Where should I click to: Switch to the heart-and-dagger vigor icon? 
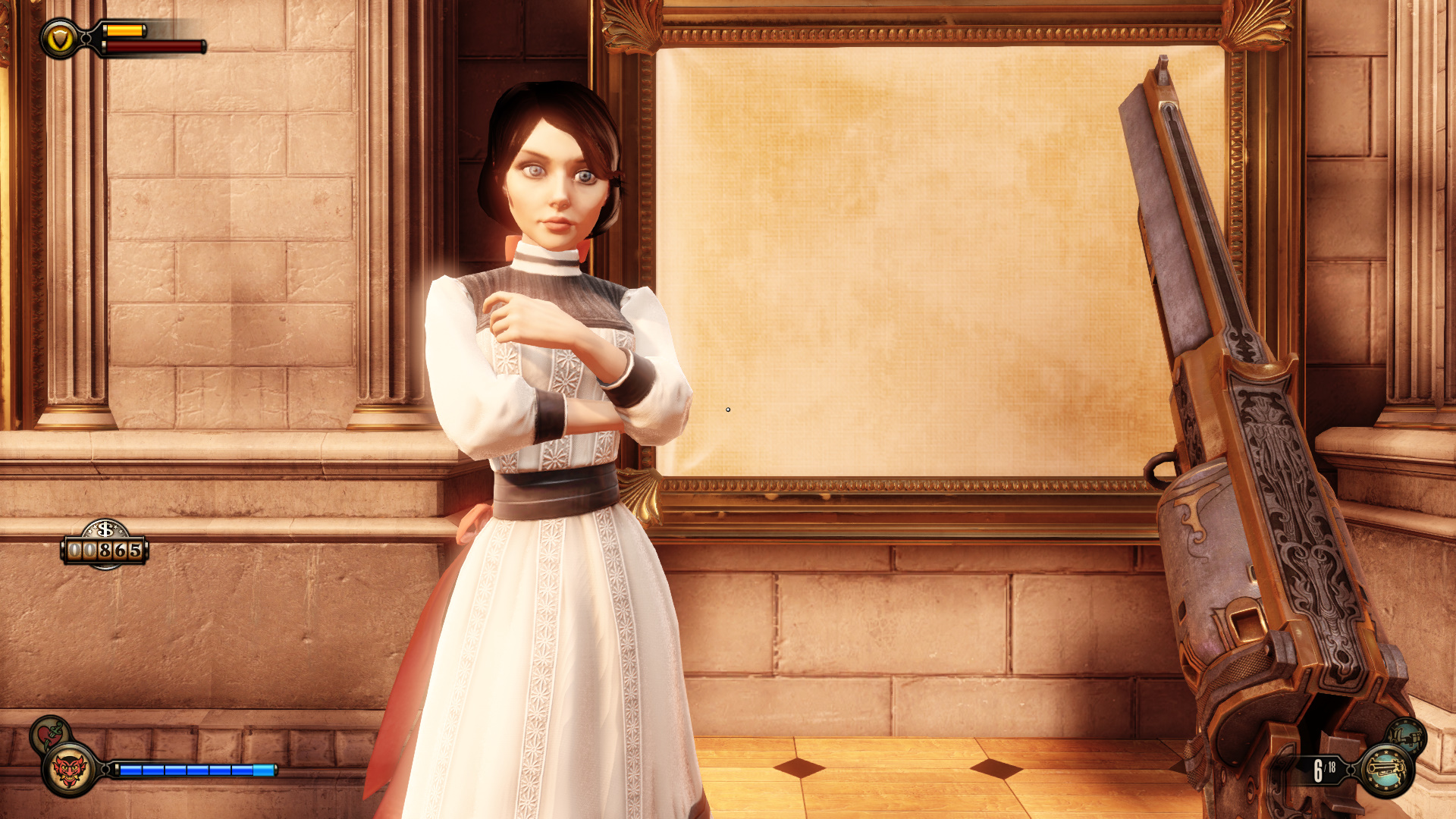[x=49, y=733]
